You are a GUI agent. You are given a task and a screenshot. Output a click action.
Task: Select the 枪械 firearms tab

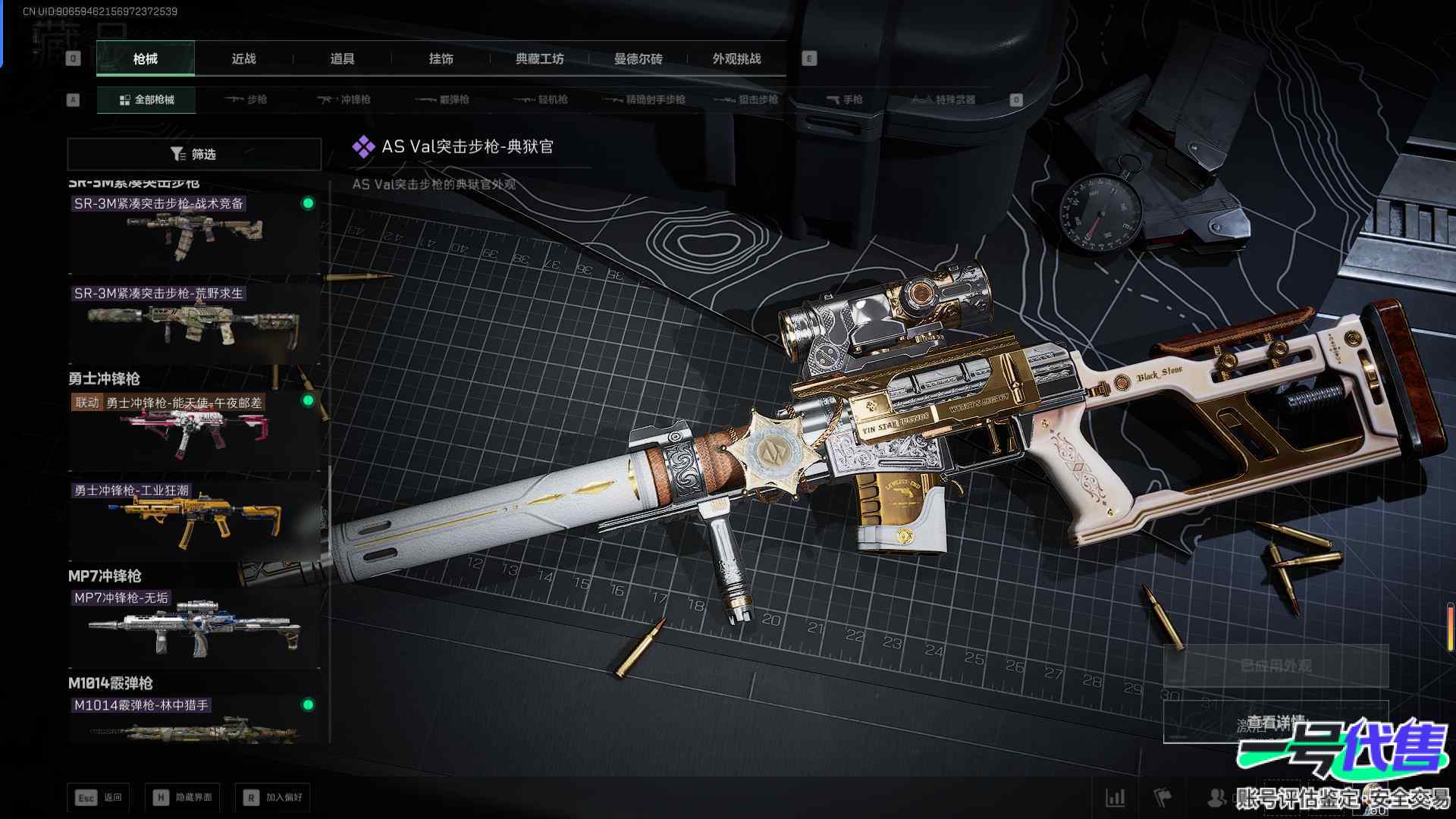coord(145,58)
